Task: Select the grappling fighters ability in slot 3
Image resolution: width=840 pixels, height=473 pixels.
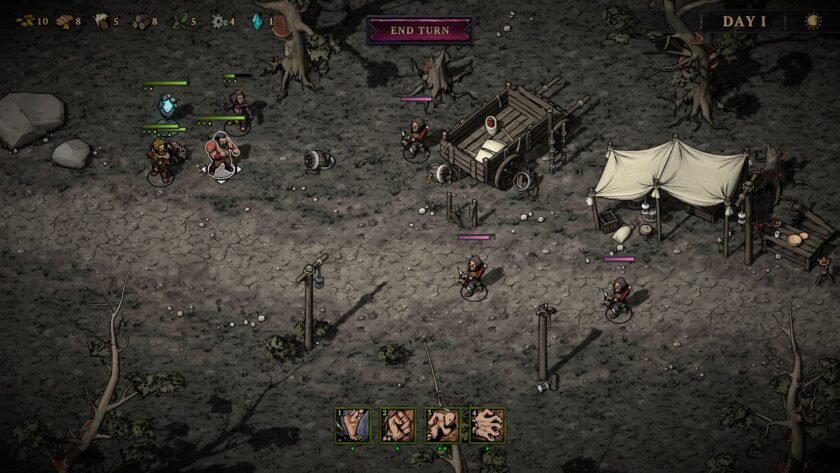Action: click(442, 425)
